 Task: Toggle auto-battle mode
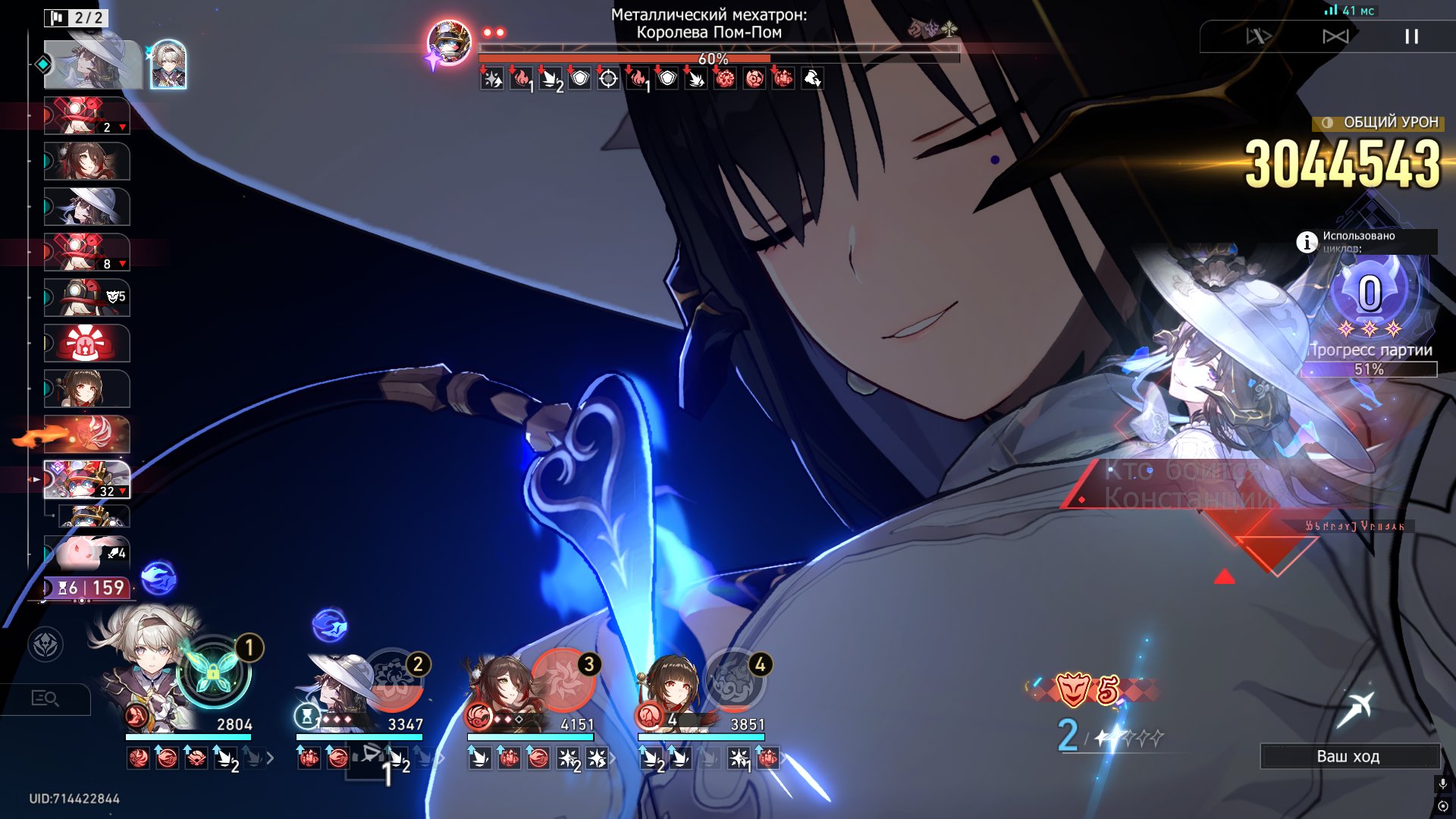[x=1259, y=36]
